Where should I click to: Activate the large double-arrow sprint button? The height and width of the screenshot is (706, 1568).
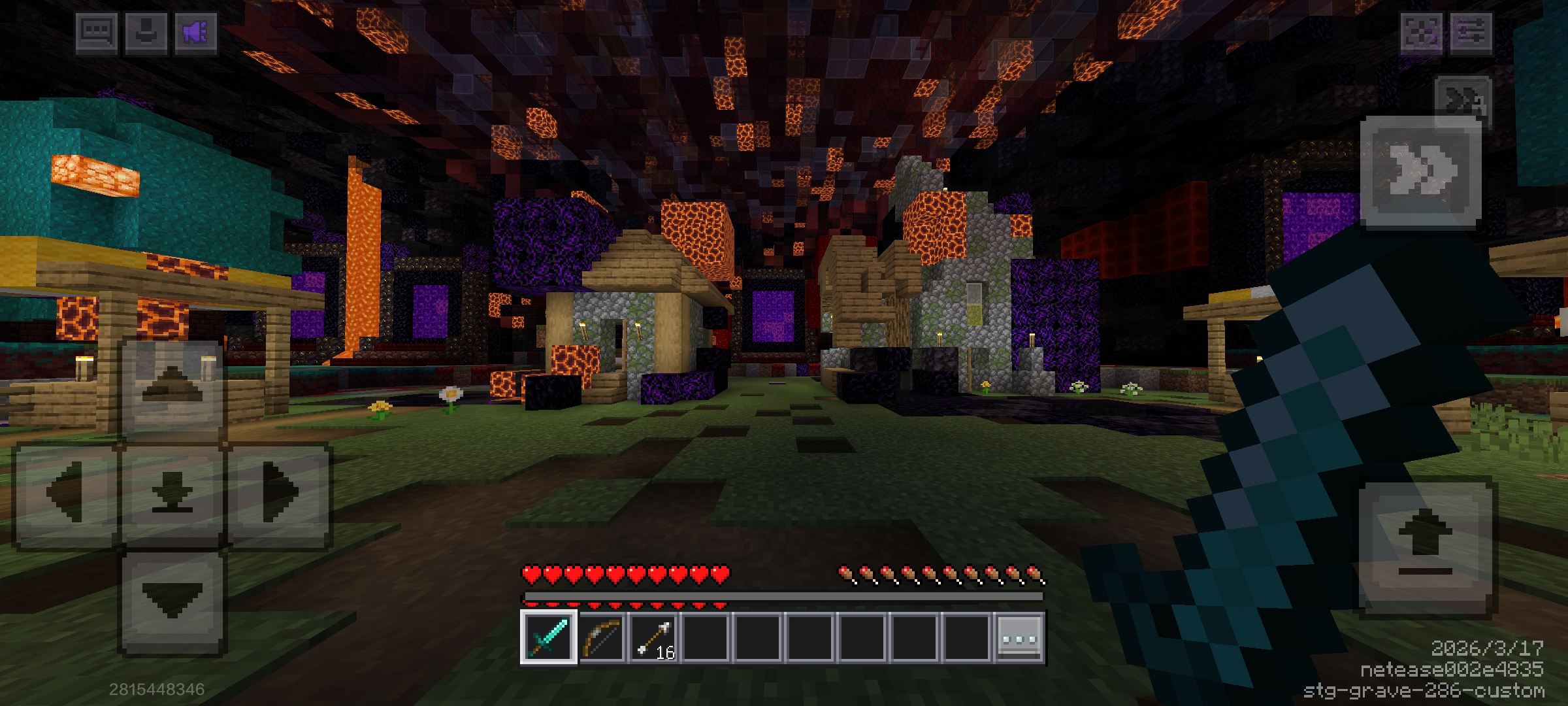pyautogui.click(x=1420, y=172)
